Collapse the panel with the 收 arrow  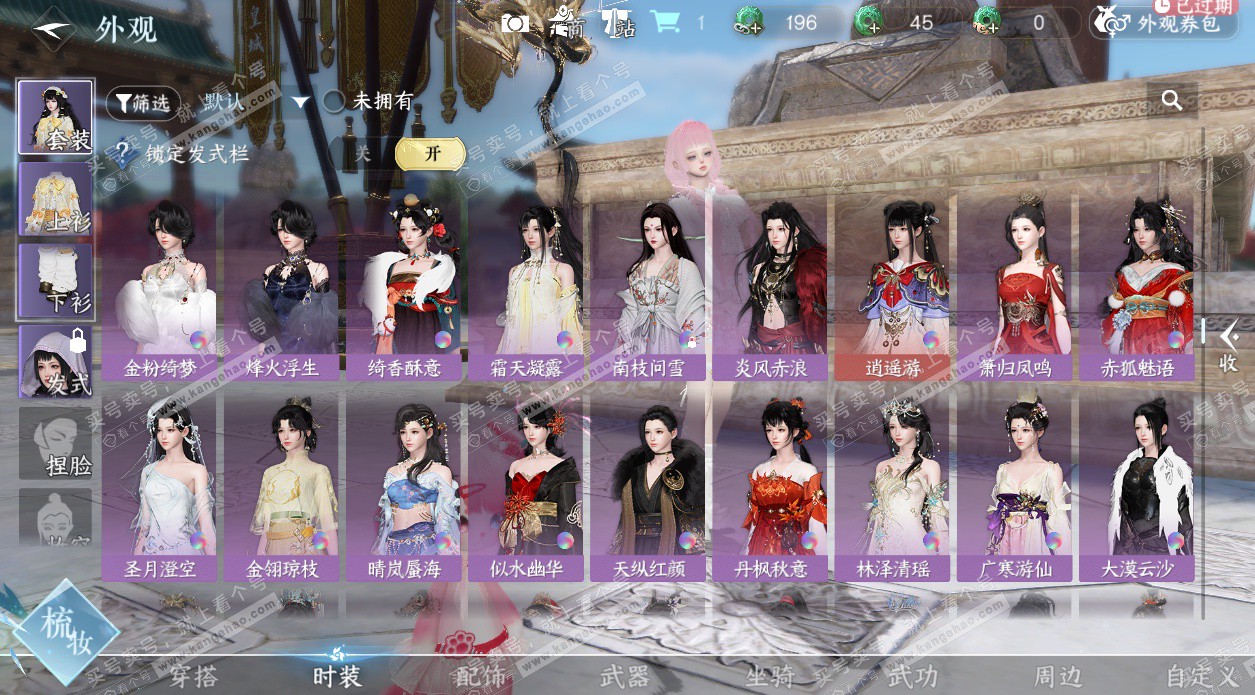pyautogui.click(x=1227, y=345)
